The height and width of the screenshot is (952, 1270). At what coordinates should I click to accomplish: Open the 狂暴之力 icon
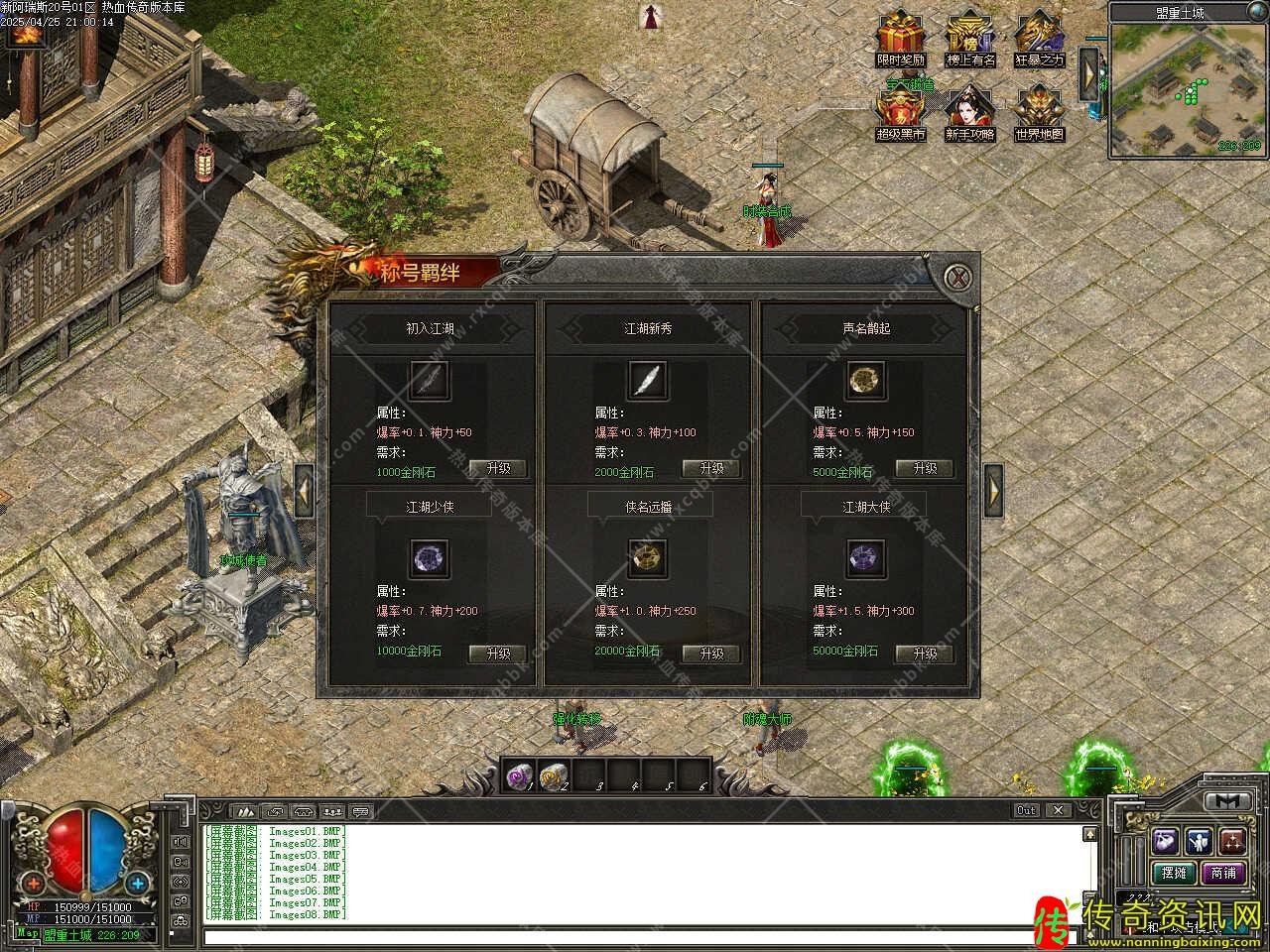pyautogui.click(x=1039, y=38)
